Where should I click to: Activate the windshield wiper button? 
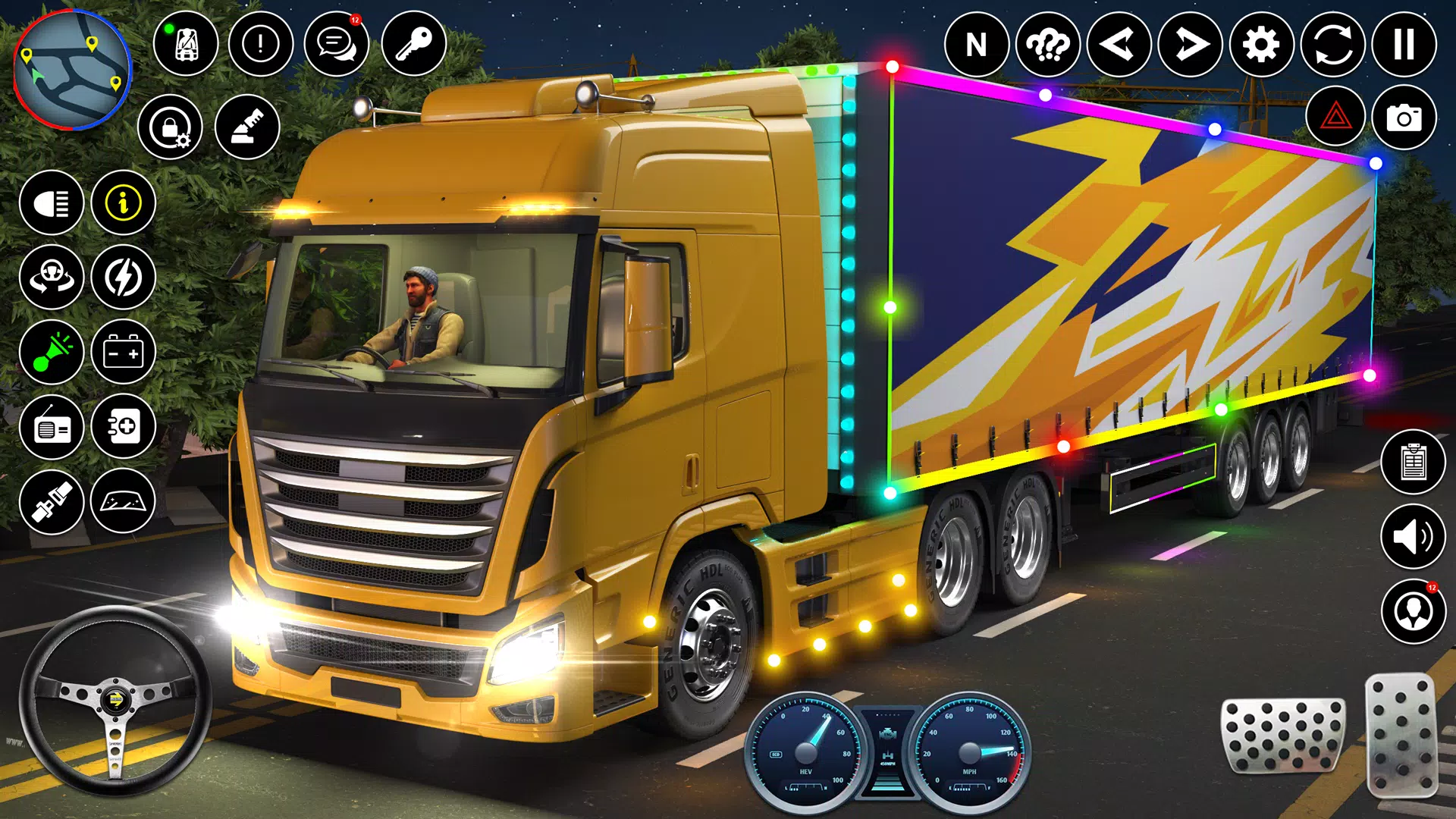click(x=123, y=501)
